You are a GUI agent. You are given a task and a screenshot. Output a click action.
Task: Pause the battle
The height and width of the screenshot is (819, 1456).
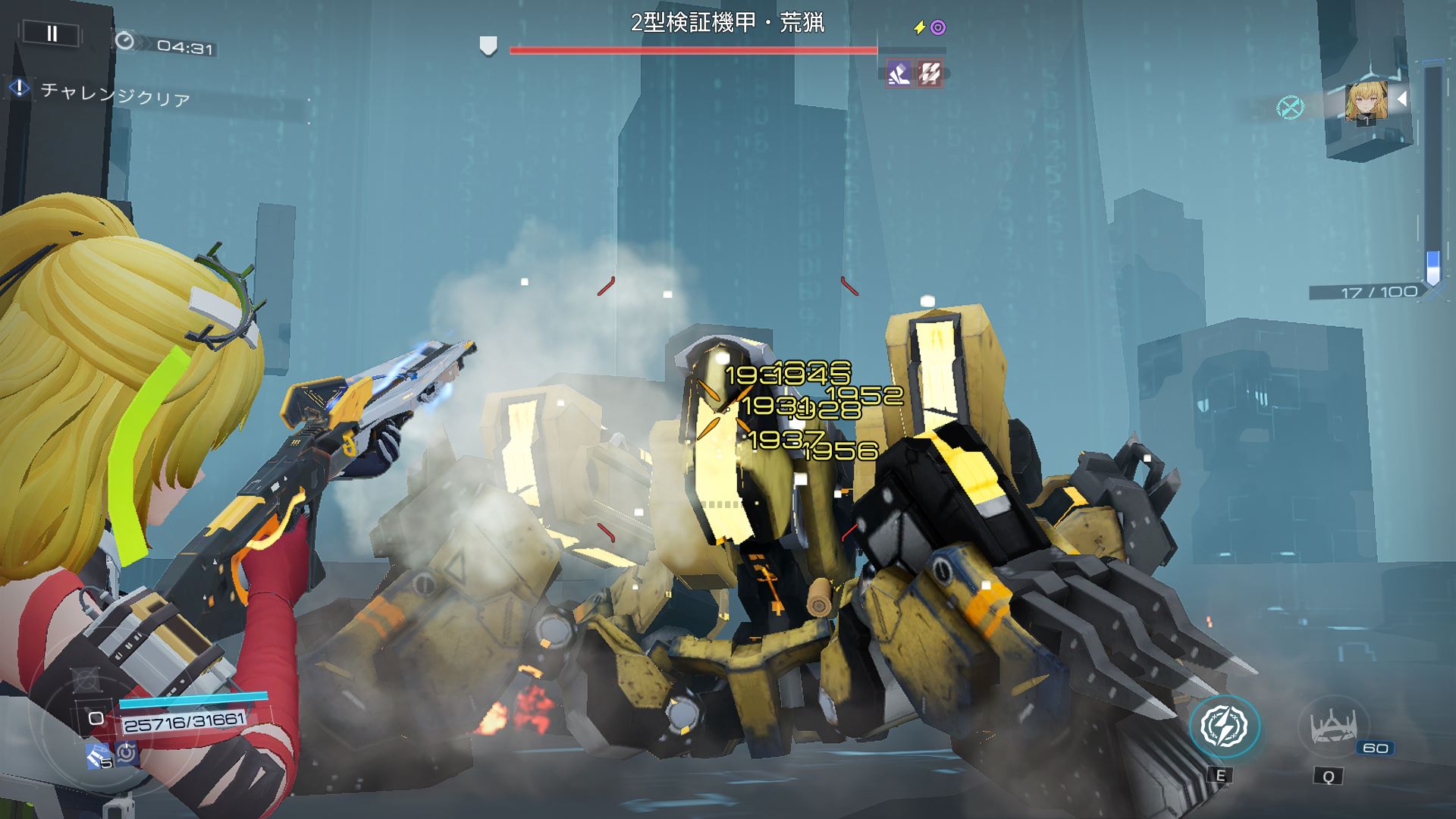[x=52, y=33]
